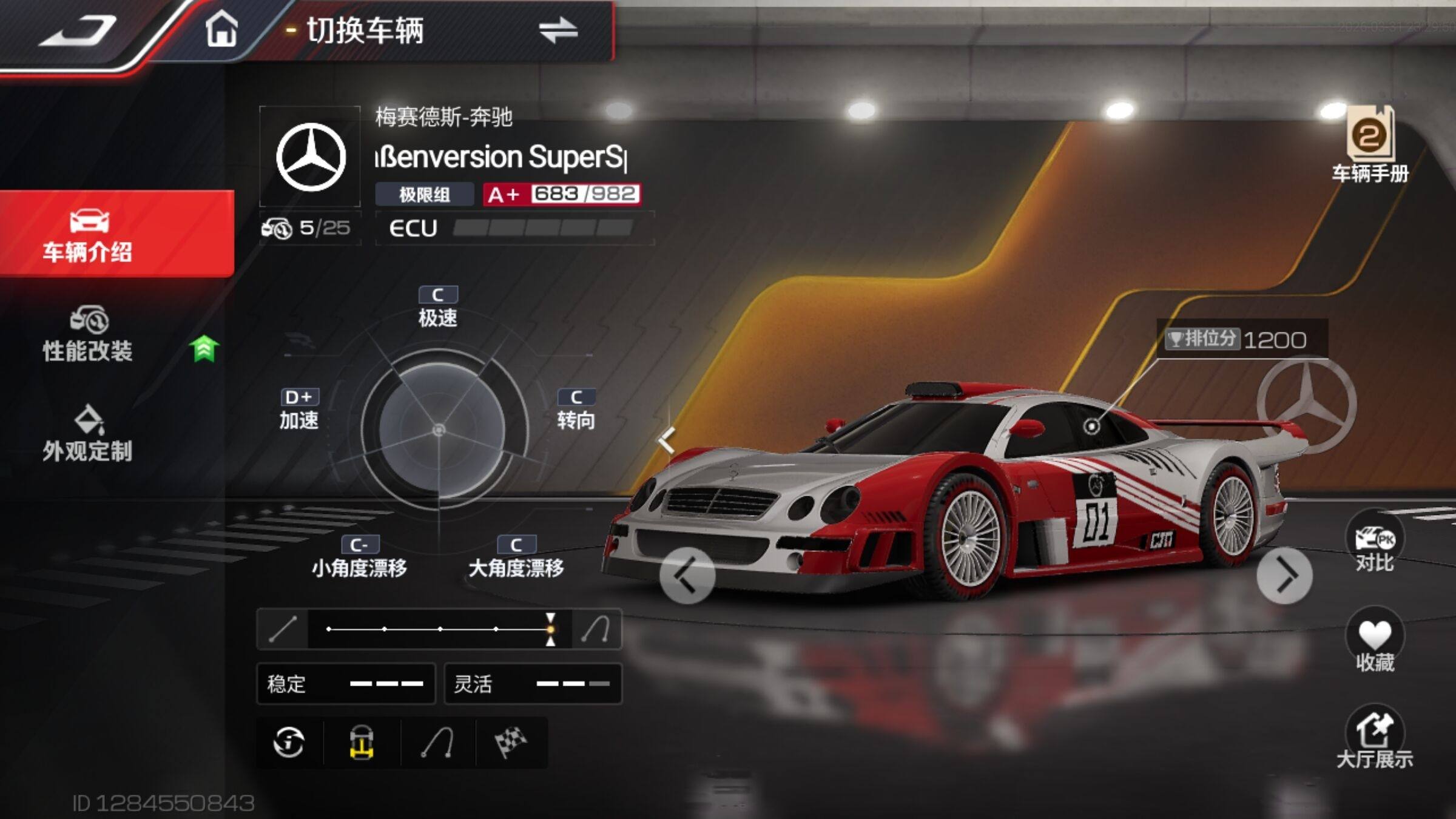Open the 外观定制 customization tab
Viewport: 1456px width, 819px height.
point(89,434)
